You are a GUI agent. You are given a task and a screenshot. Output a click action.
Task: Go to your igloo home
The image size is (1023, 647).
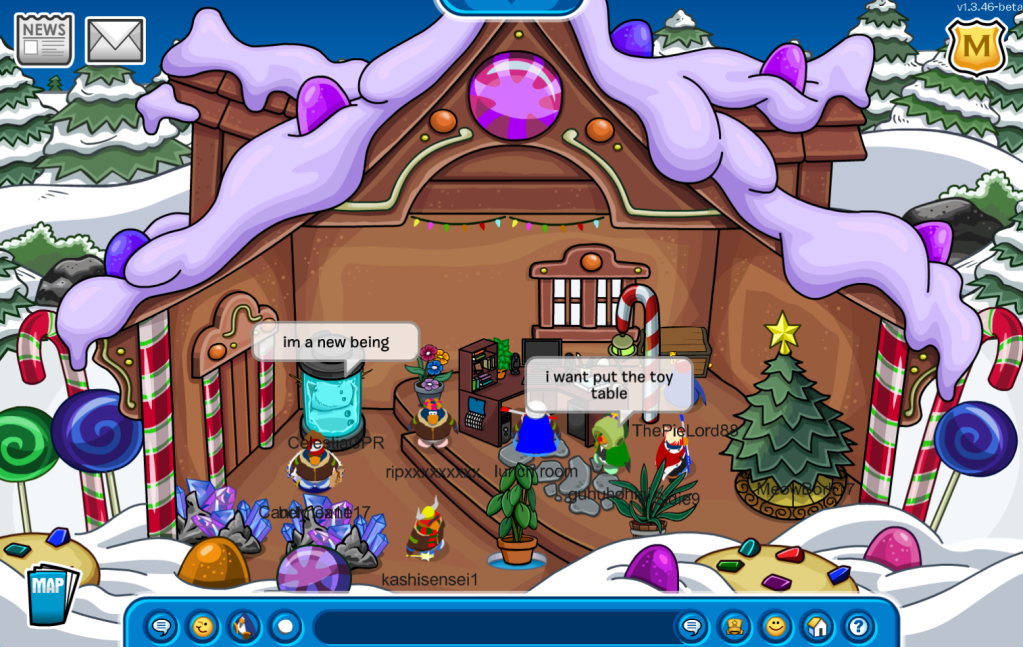[x=817, y=627]
